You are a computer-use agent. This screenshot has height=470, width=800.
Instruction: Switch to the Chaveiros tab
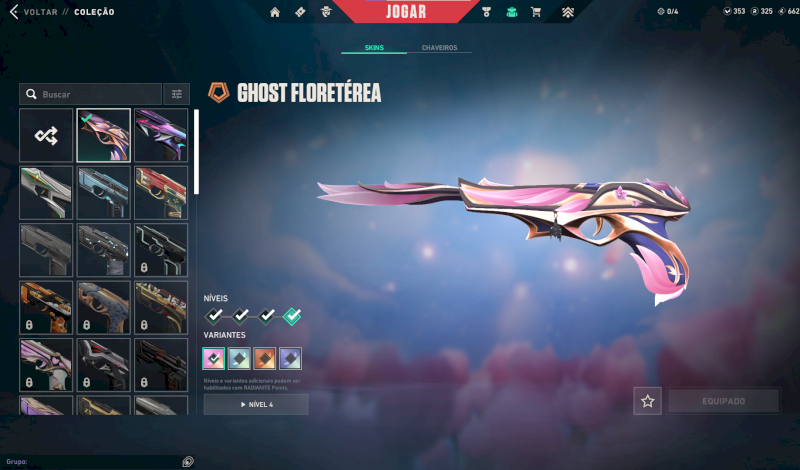click(441, 47)
